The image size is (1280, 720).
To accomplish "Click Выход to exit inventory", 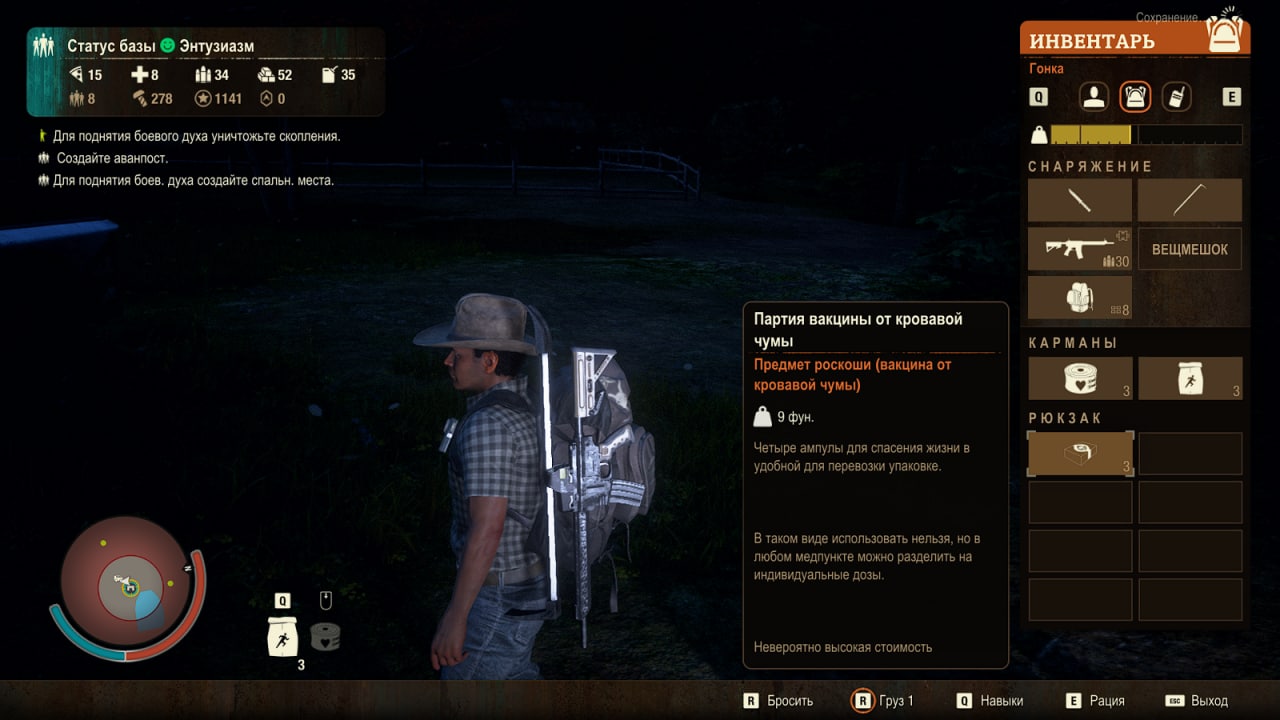I will pos(1209,701).
